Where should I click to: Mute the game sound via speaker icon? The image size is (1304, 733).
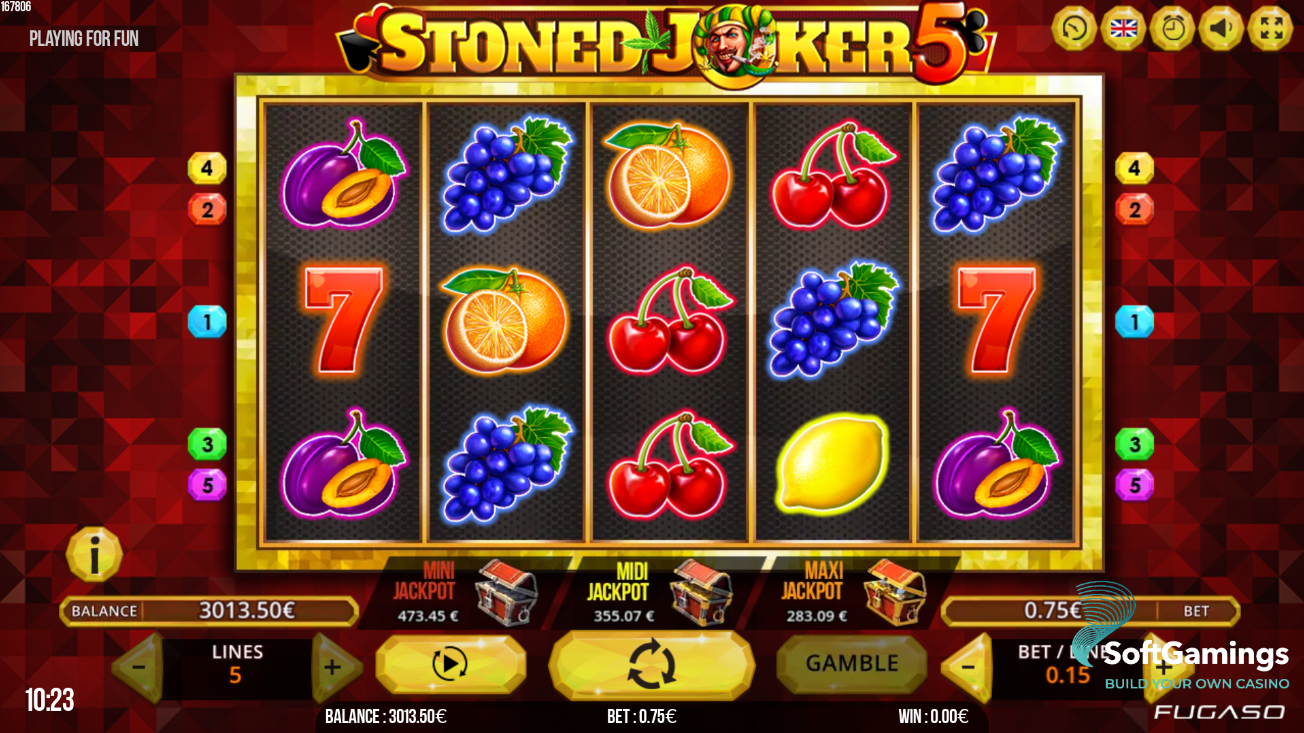(x=1222, y=27)
